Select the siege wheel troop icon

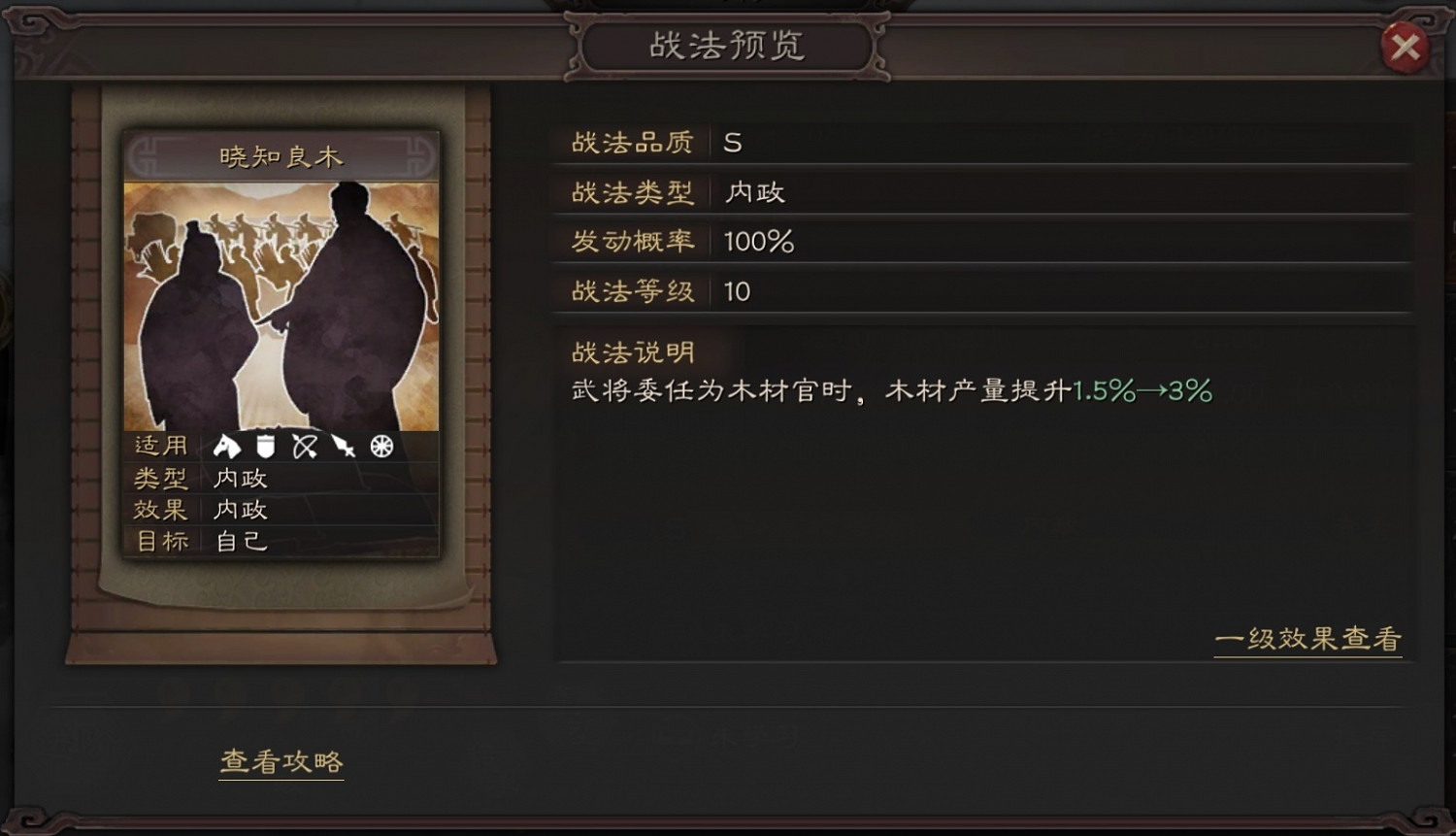coord(381,446)
